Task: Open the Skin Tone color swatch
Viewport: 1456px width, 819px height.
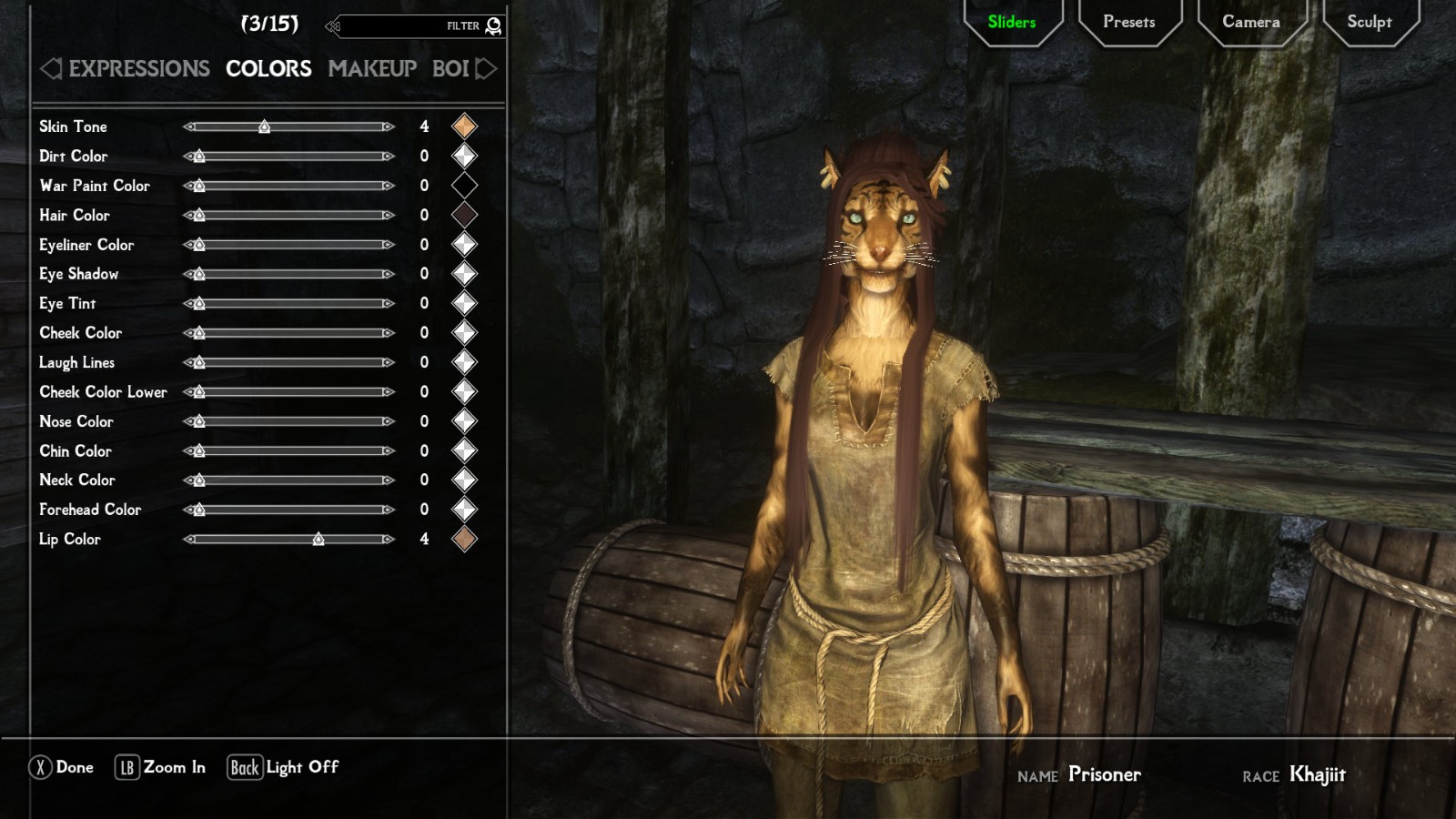Action: click(464, 126)
